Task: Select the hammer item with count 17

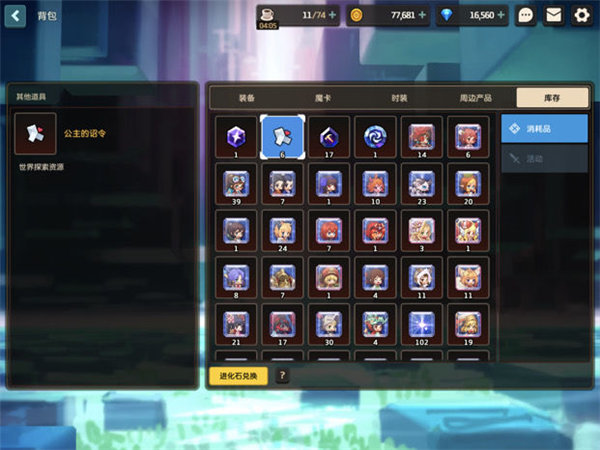Action: point(327,136)
